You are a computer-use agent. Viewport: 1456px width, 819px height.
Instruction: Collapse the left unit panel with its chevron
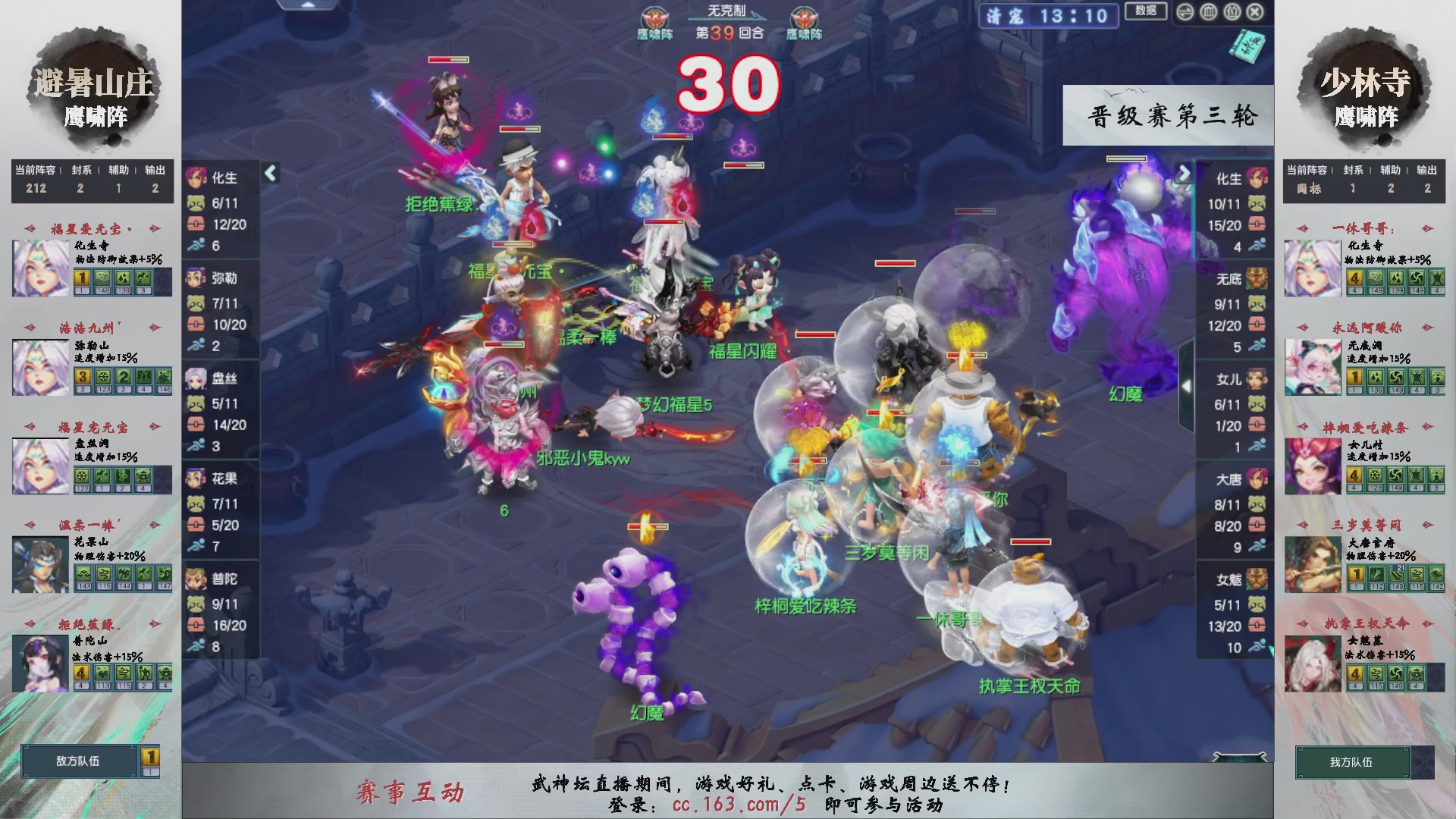pos(270,173)
